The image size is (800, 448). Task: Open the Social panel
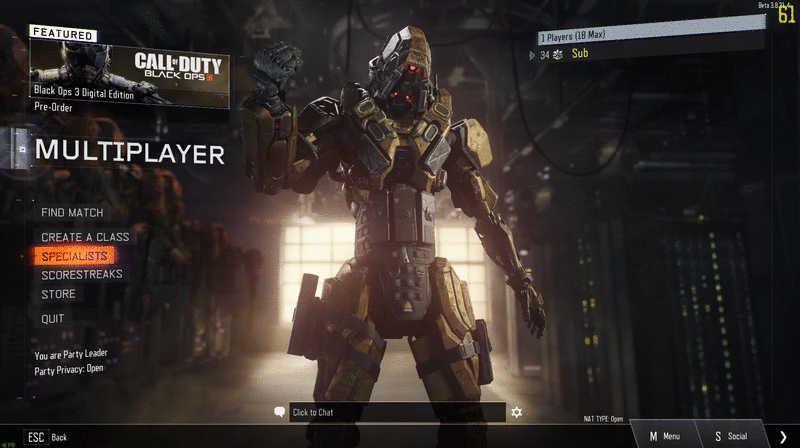coord(731,436)
